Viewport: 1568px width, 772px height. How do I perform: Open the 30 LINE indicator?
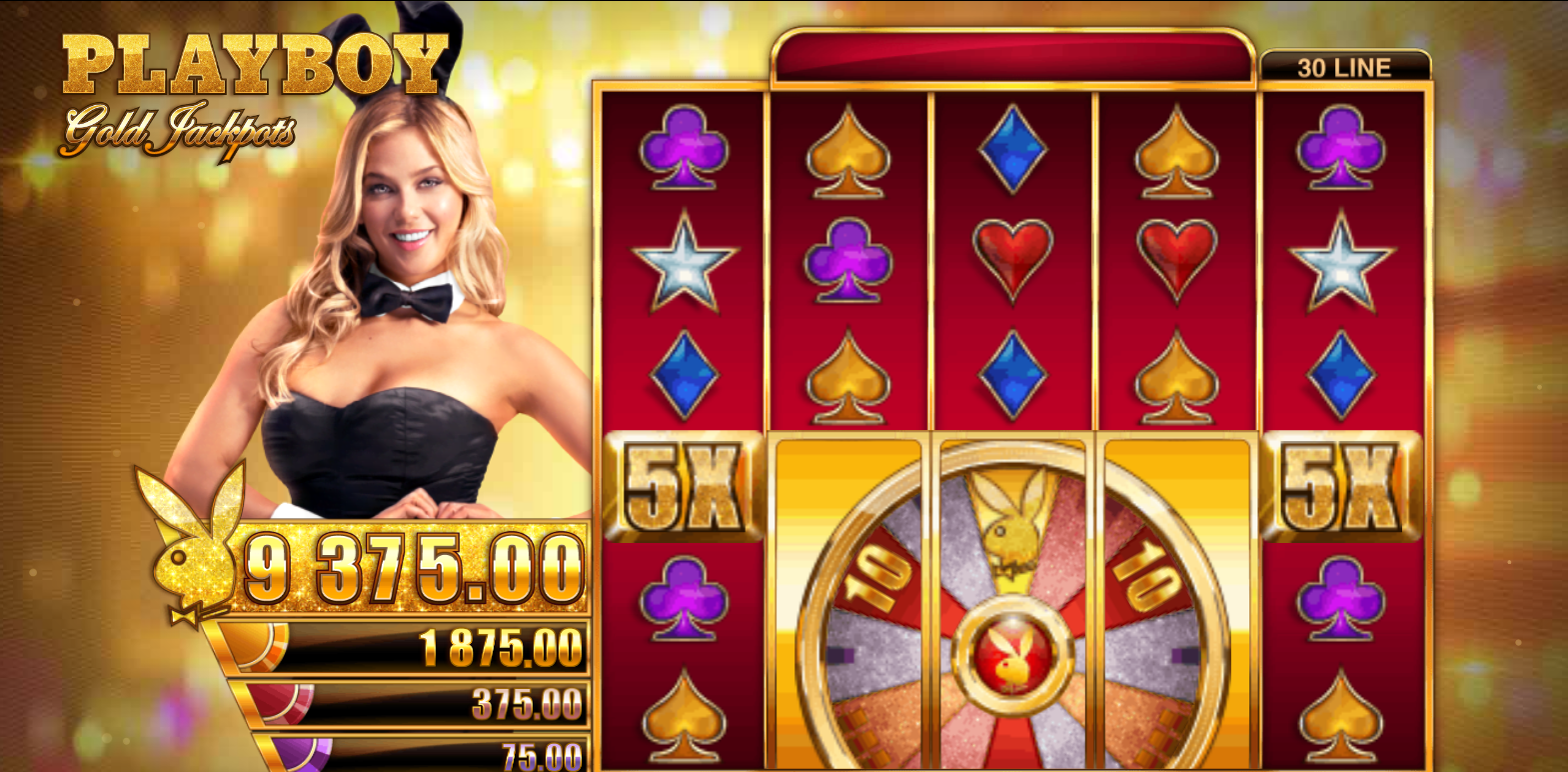[1343, 66]
